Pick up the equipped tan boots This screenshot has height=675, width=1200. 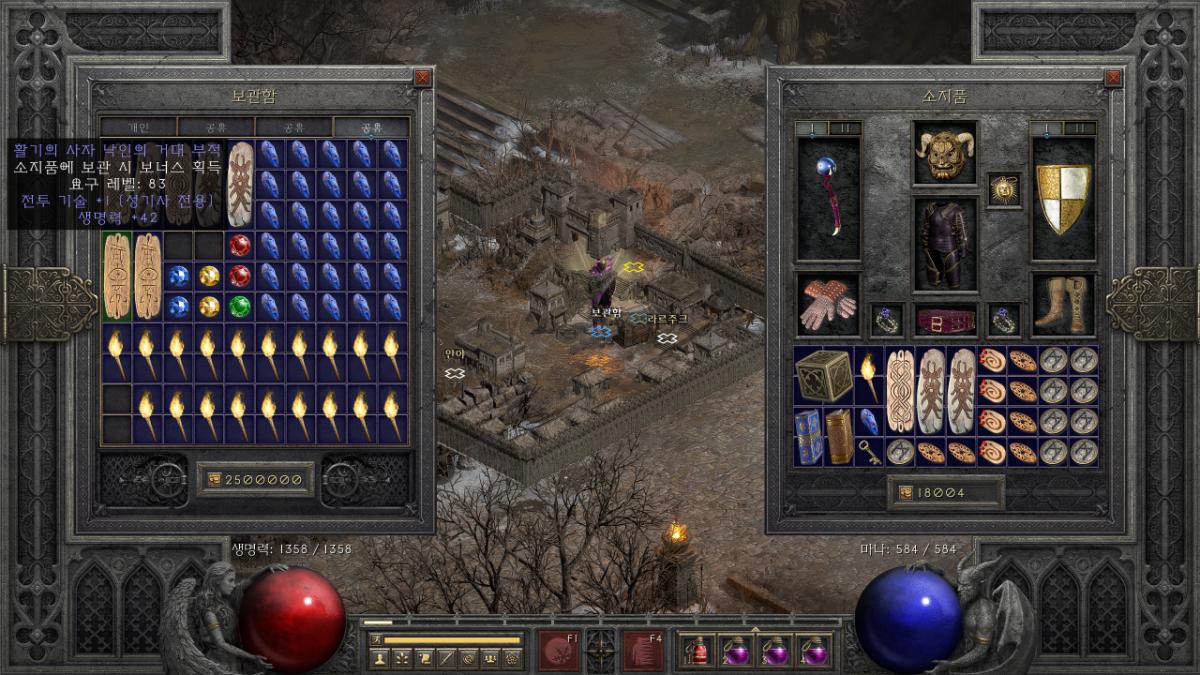1063,304
